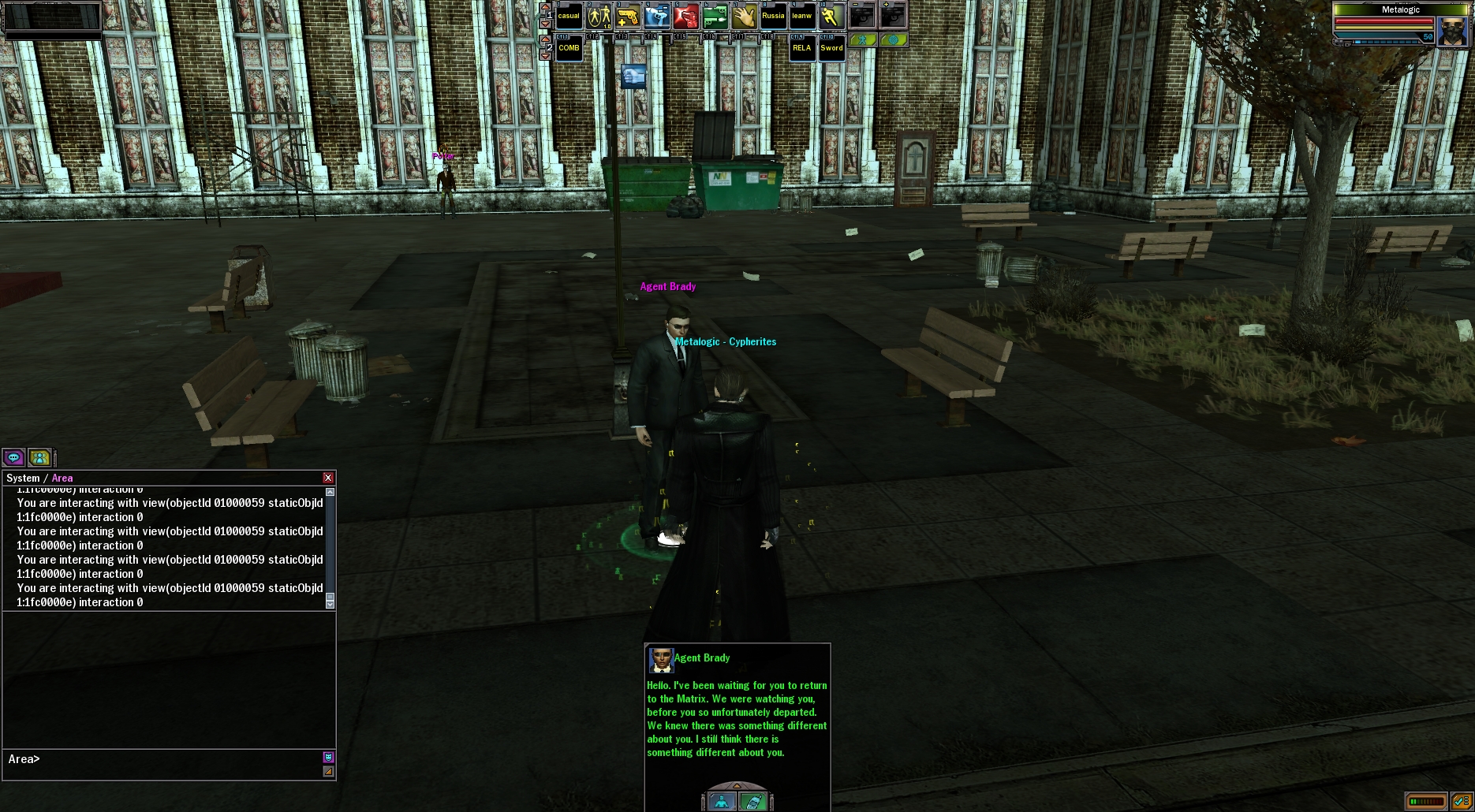This screenshot has width=1475, height=812.
Task: Select the "RELA" hotbar slot
Action: (x=801, y=48)
